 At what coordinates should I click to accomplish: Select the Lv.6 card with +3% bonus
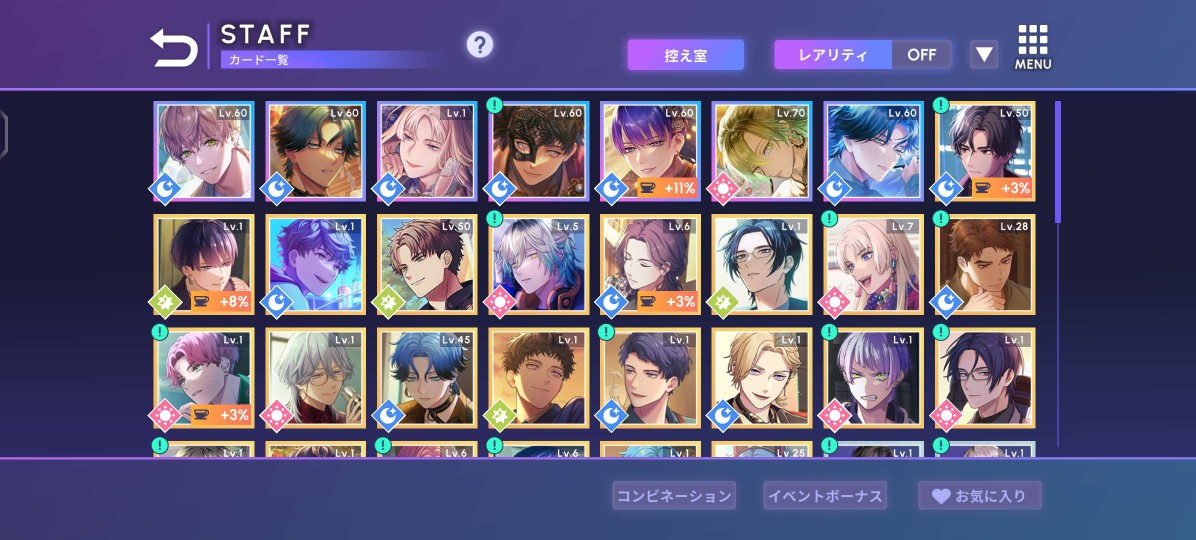pos(650,264)
